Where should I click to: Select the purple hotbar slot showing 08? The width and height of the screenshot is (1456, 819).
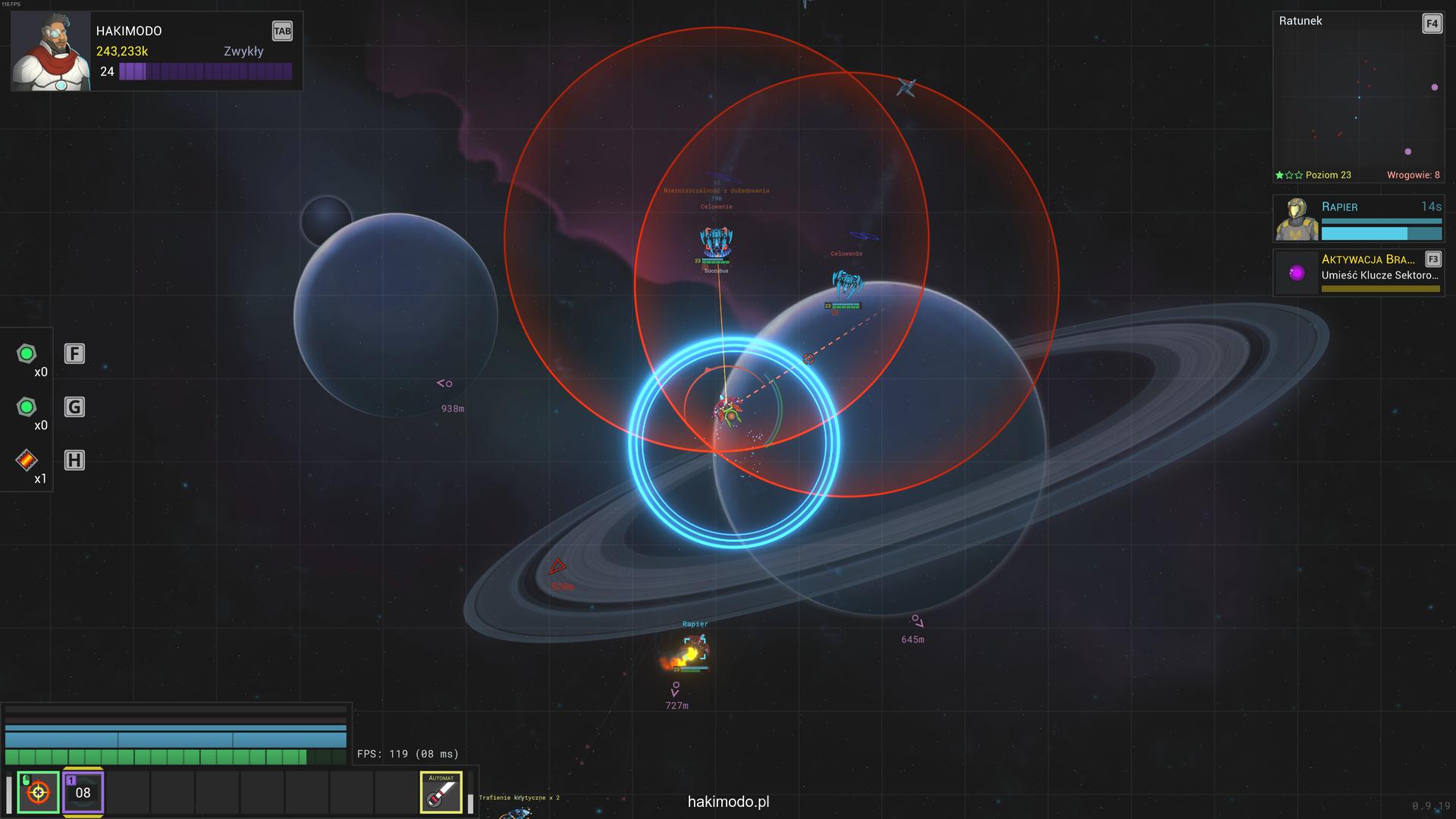[x=83, y=792]
